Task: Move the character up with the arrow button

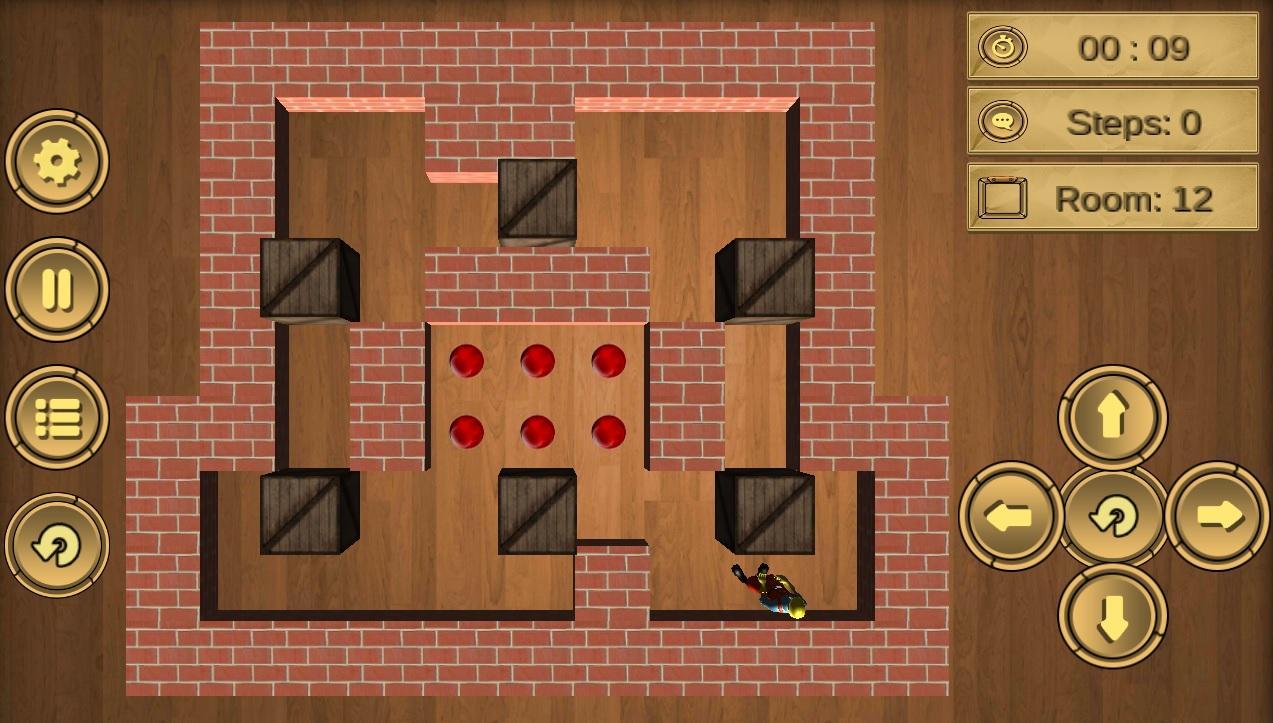Action: tap(1112, 417)
